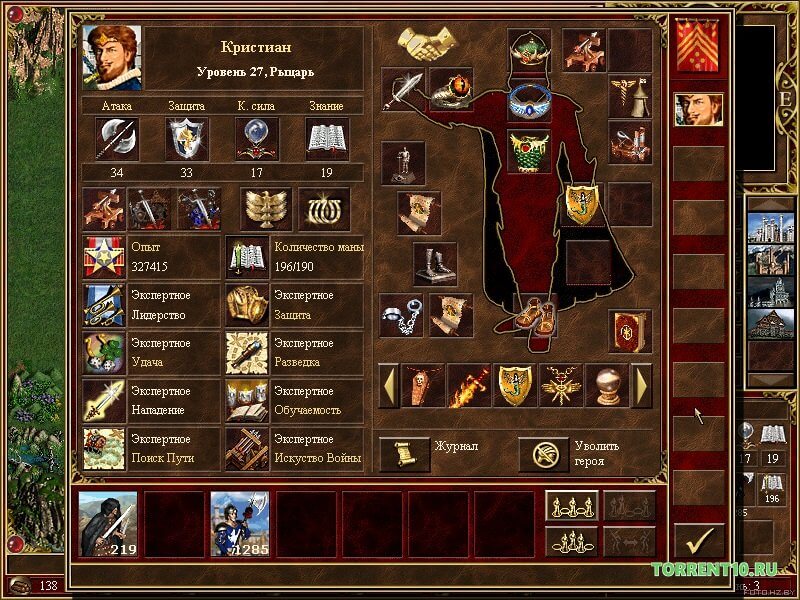Select the army stack of 219 troops
The height and width of the screenshot is (600, 800).
[108, 523]
